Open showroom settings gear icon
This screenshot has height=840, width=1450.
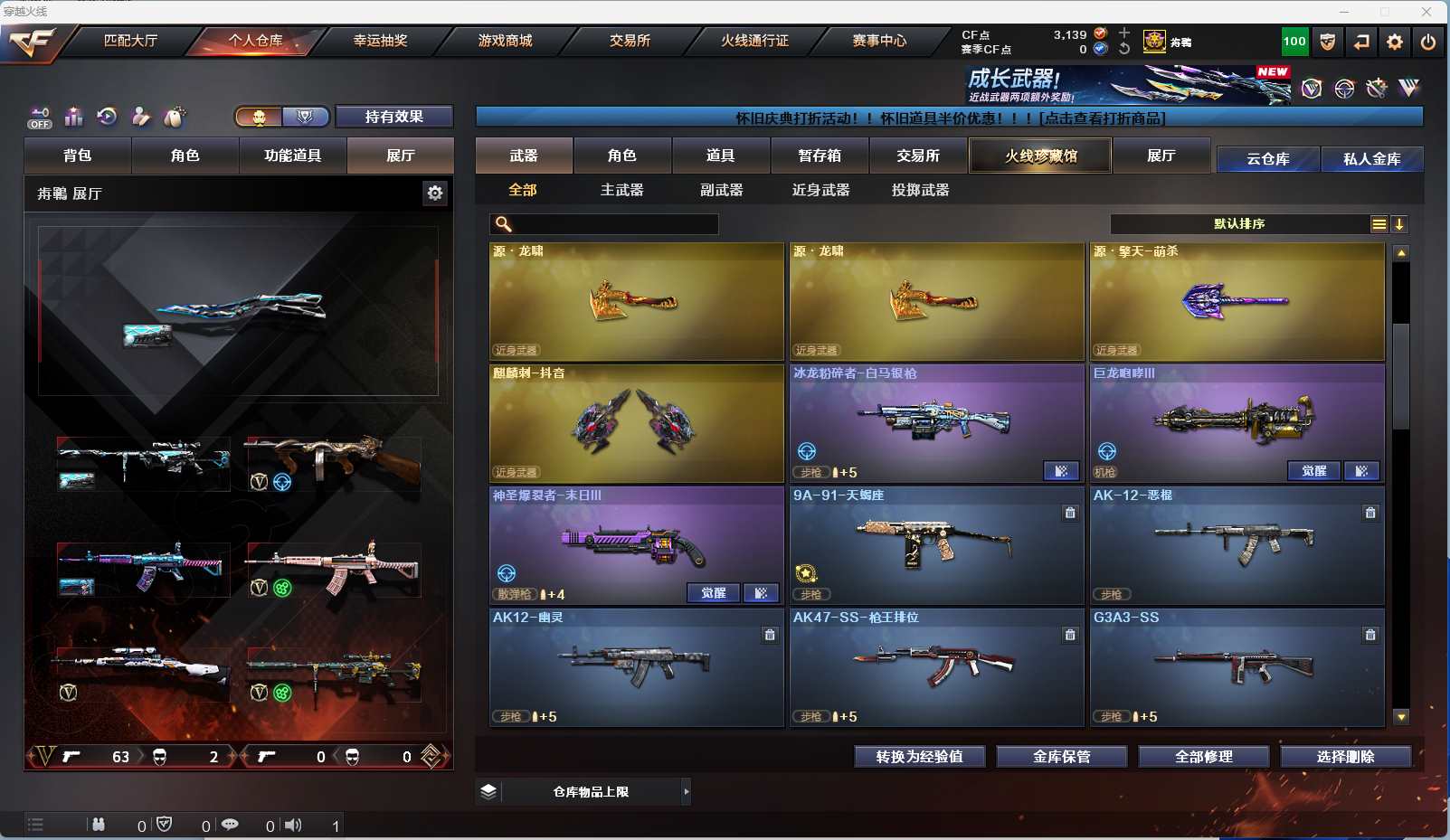point(435,193)
